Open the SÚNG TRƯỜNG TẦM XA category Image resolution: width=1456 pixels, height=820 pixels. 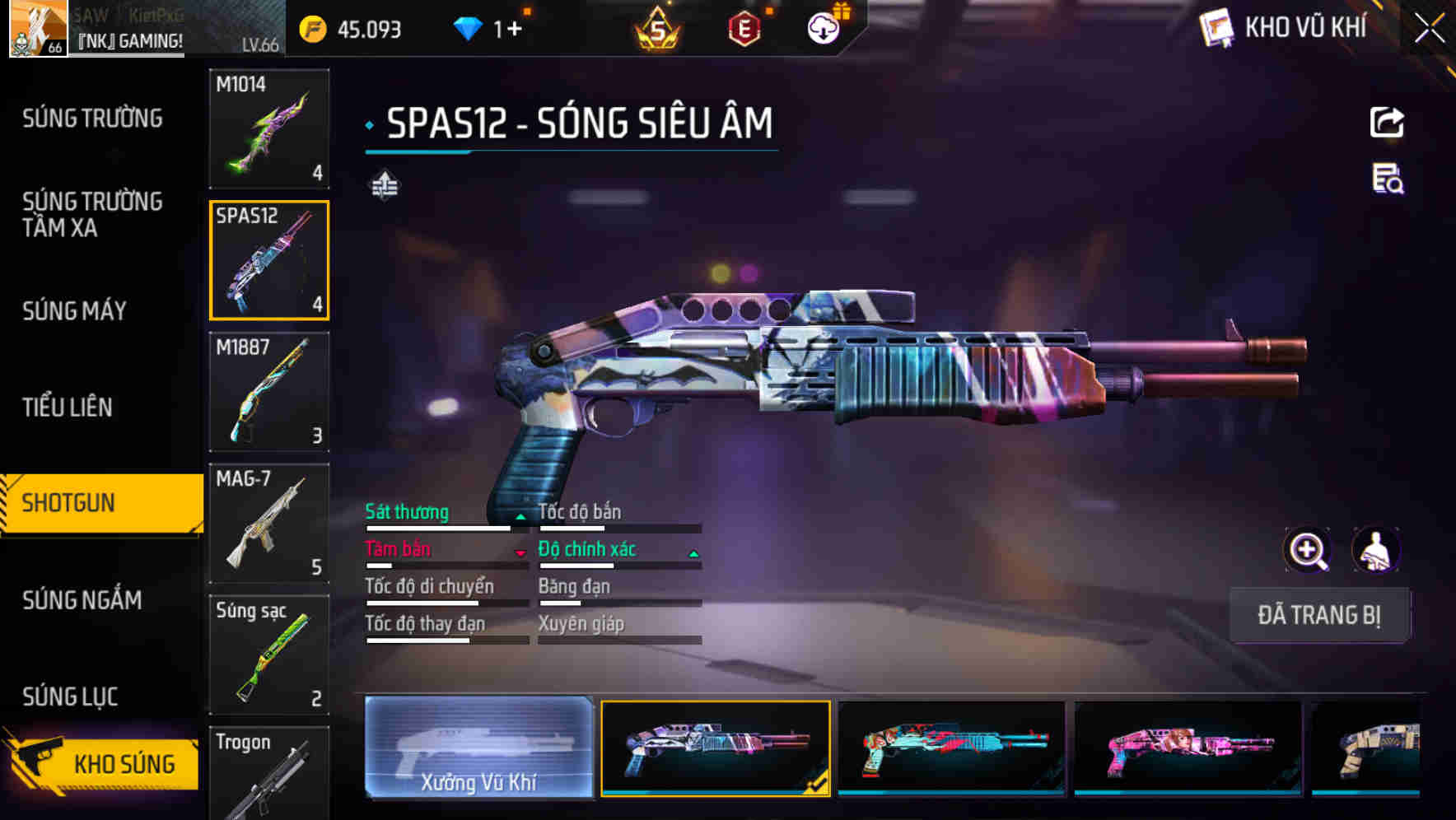tap(92, 214)
